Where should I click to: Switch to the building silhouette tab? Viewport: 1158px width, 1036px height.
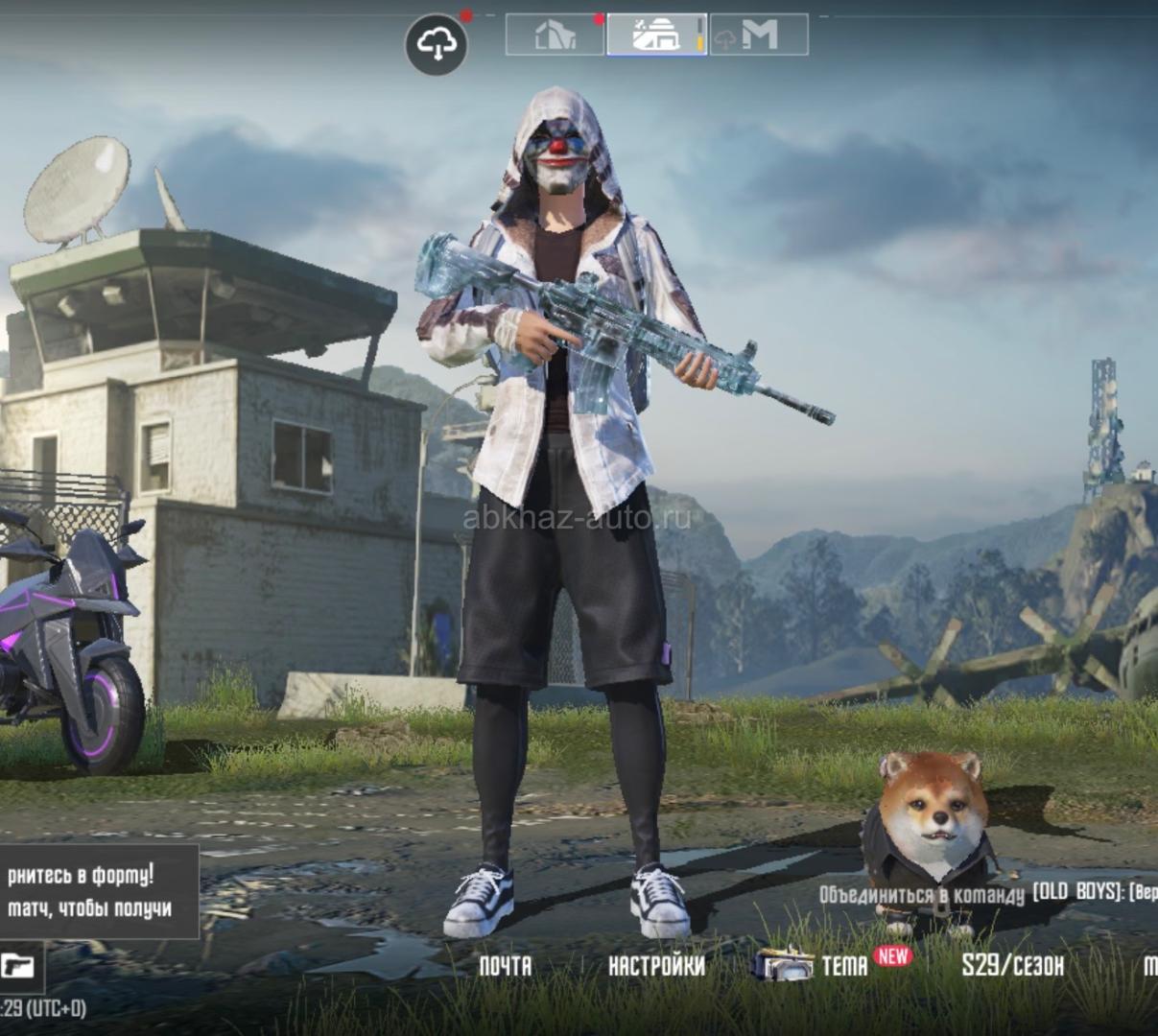555,35
